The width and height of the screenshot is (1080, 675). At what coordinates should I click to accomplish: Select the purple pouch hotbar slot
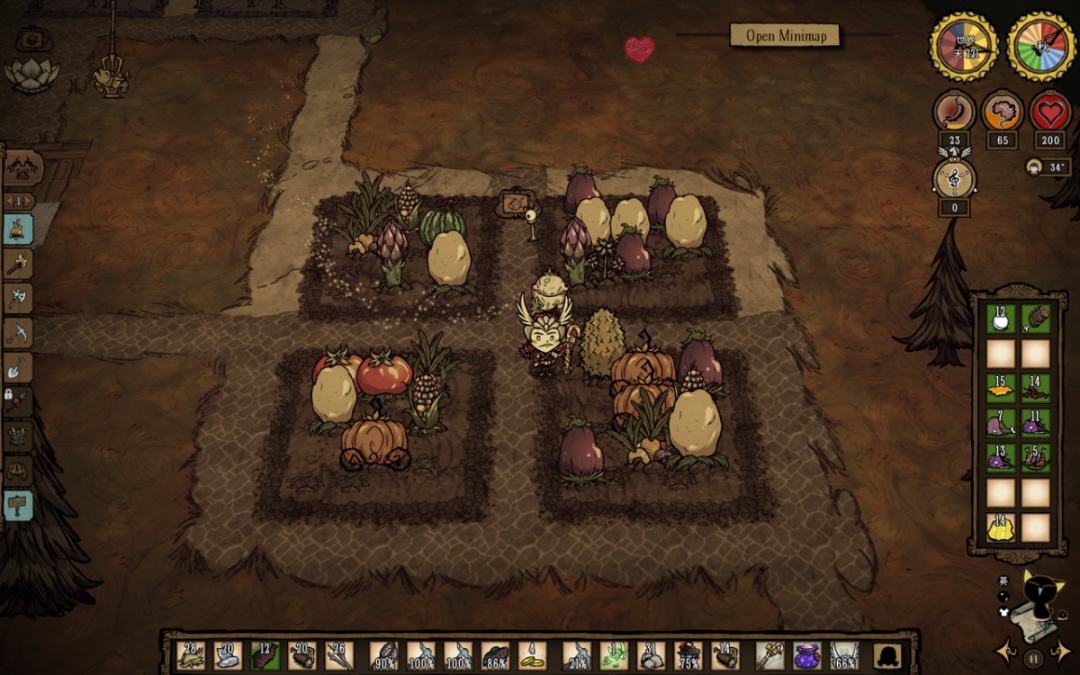[x=807, y=655]
